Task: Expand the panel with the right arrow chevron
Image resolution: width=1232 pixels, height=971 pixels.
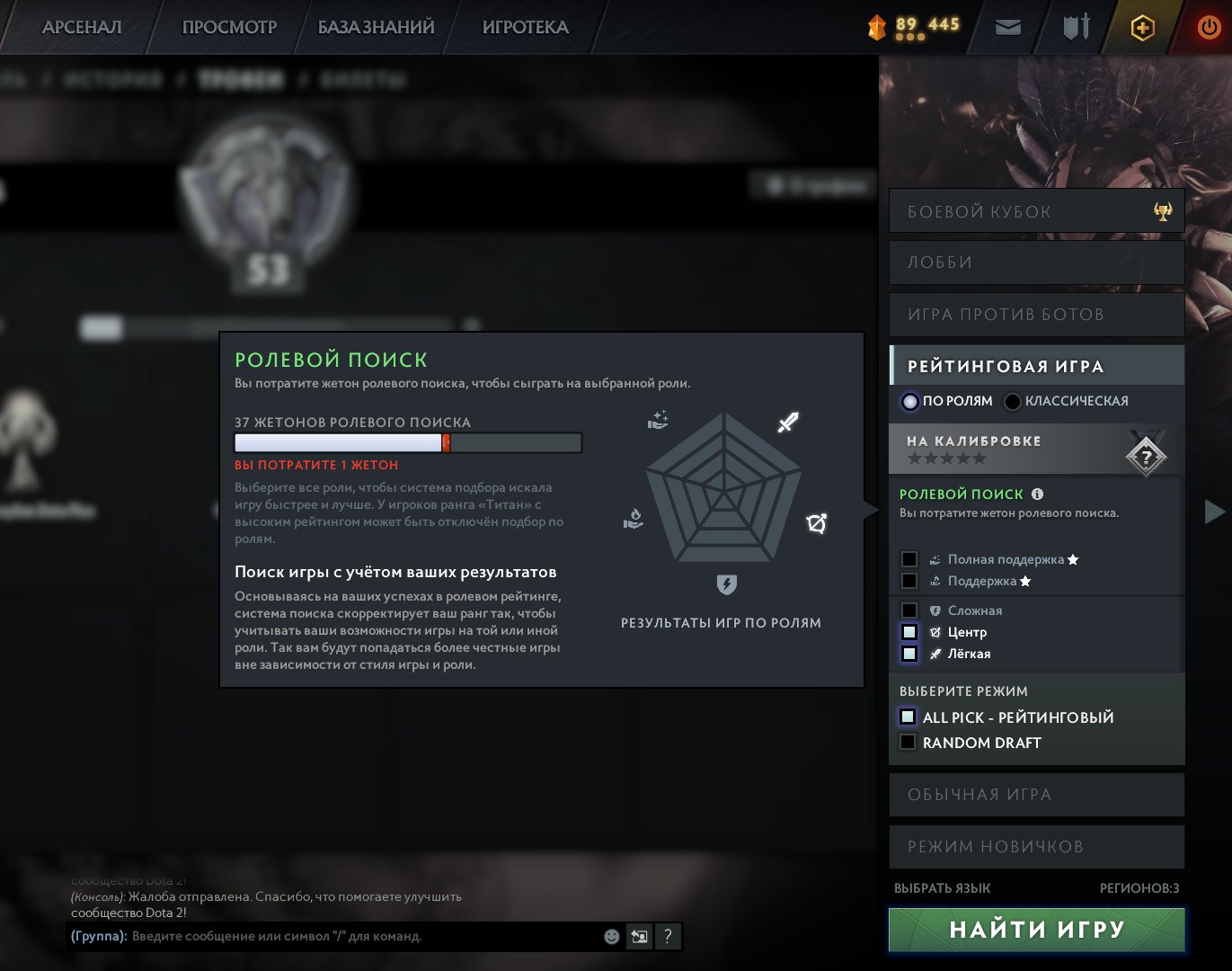Action: (x=1213, y=512)
